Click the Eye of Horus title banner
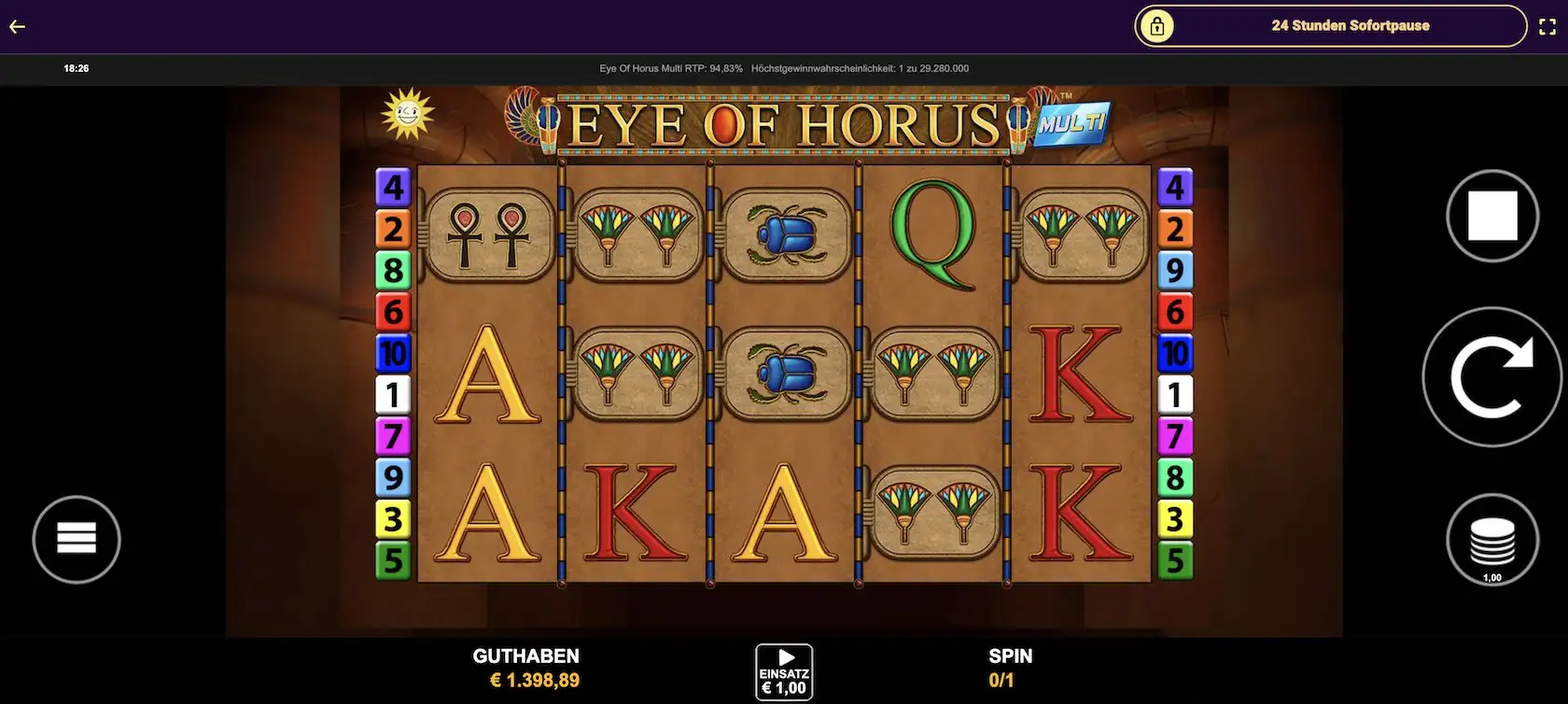This screenshot has height=704, width=1568. tap(786, 122)
